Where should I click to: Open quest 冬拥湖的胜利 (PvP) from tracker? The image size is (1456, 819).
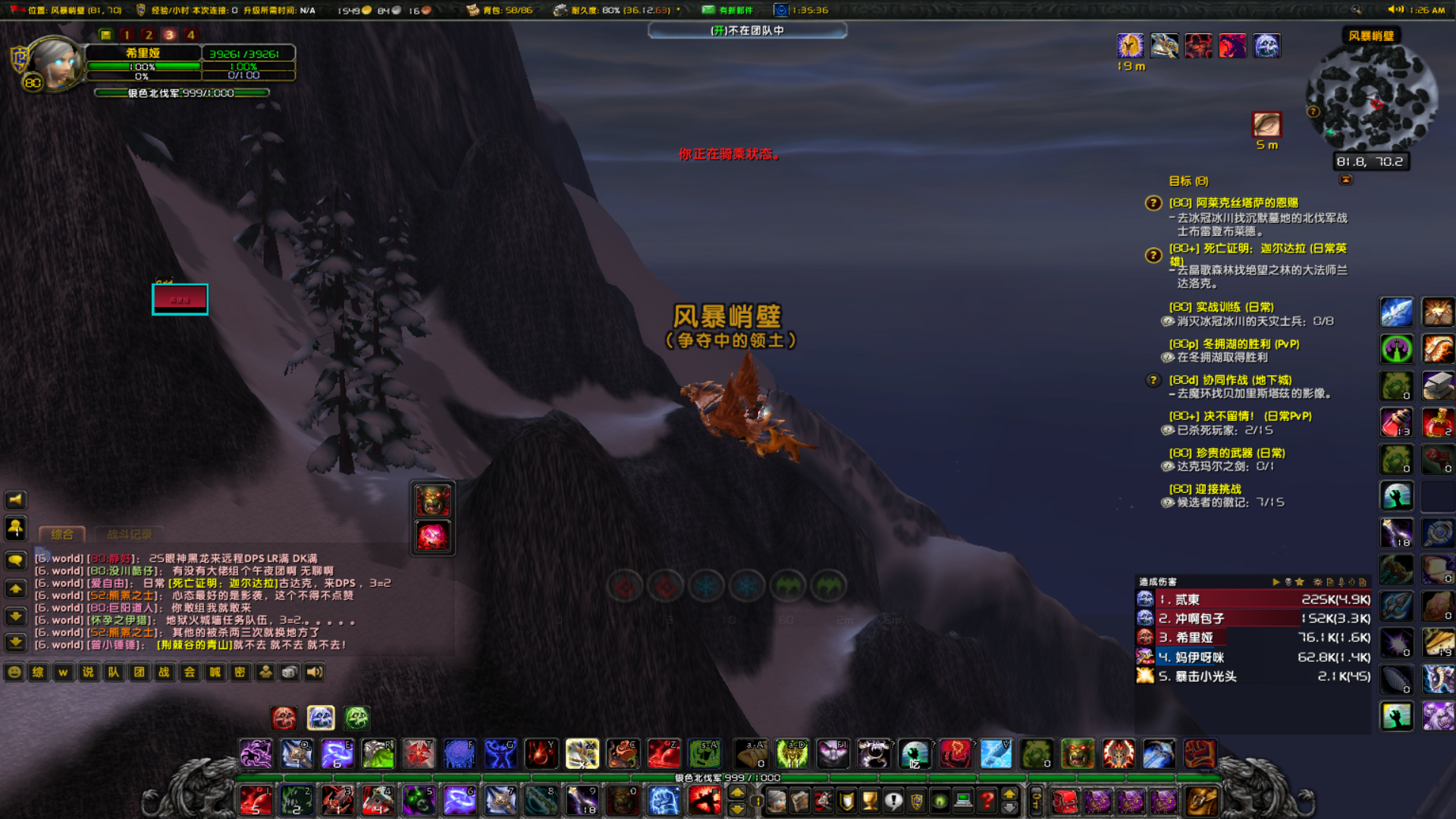coord(1234,344)
